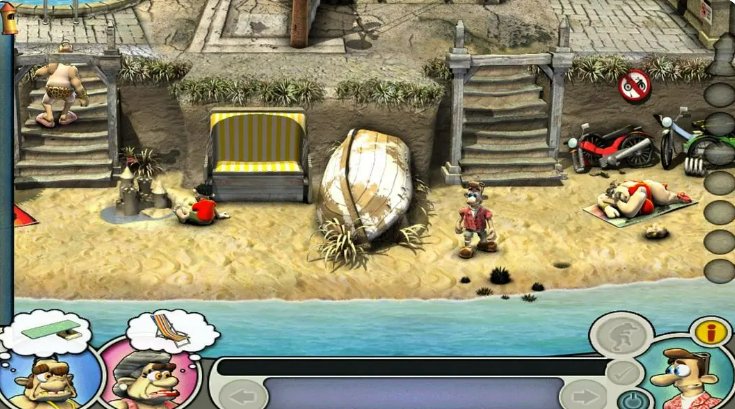735x409 pixels.
Task: Click Woody's portrait
Action: pos(686,380)
